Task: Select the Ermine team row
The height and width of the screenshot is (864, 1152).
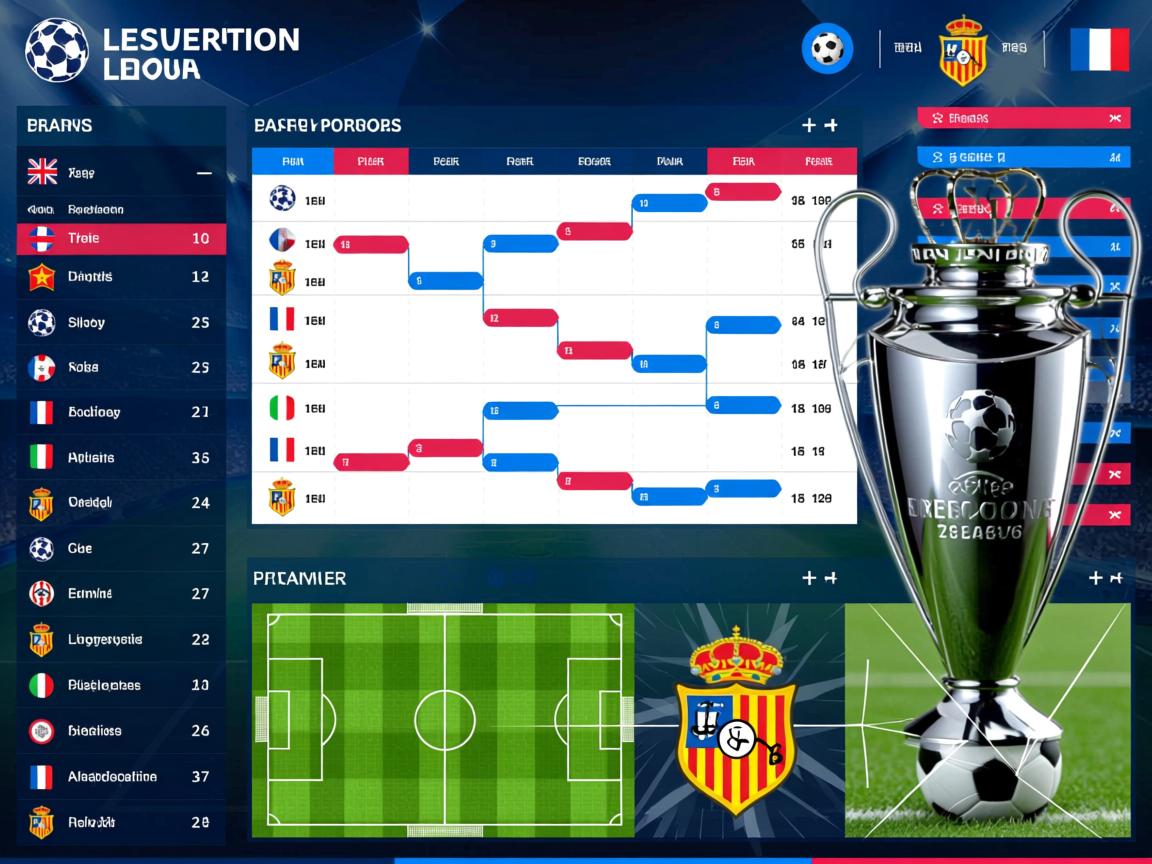Action: click(120, 594)
